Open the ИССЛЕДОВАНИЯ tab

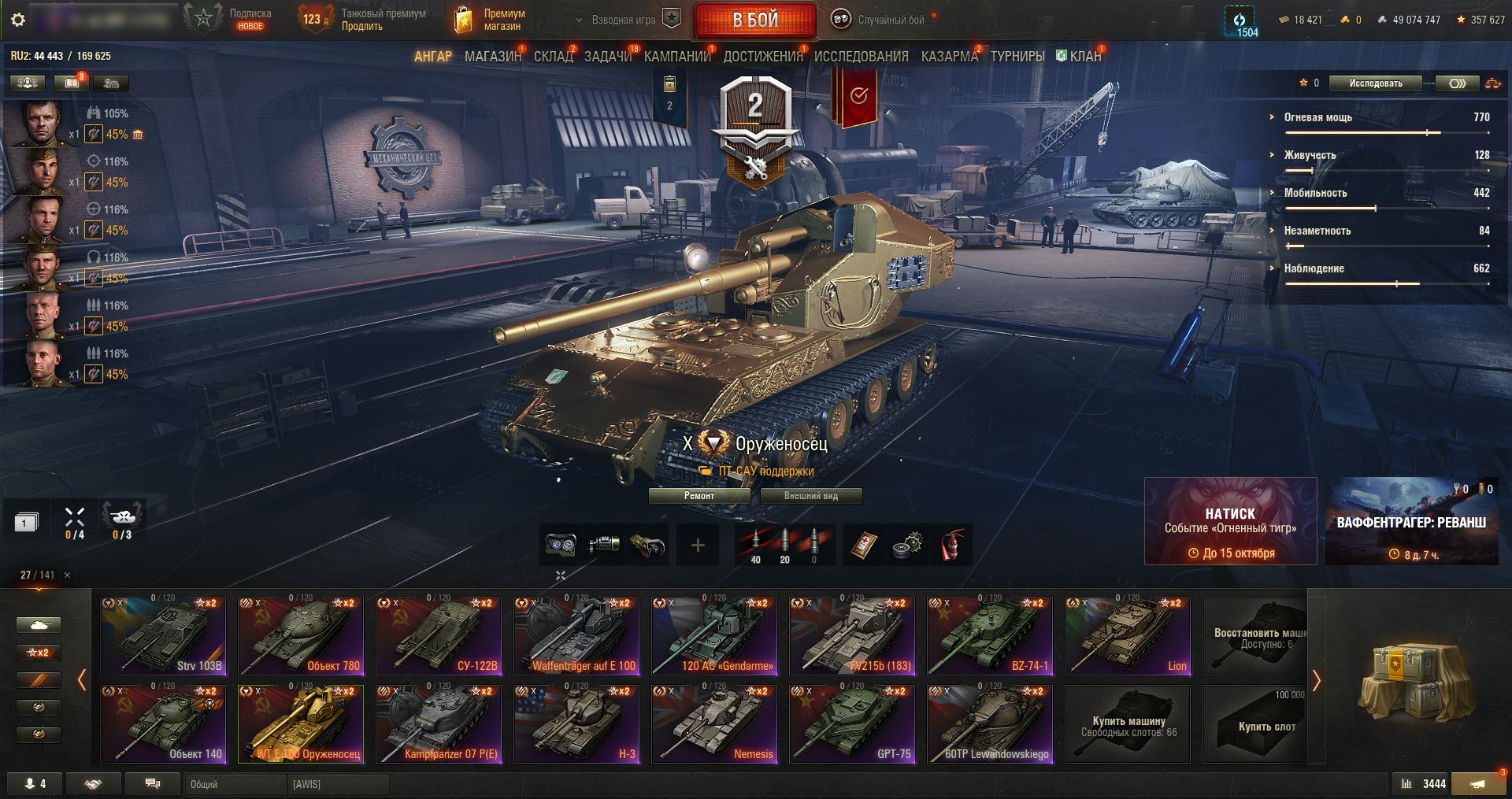[861, 57]
